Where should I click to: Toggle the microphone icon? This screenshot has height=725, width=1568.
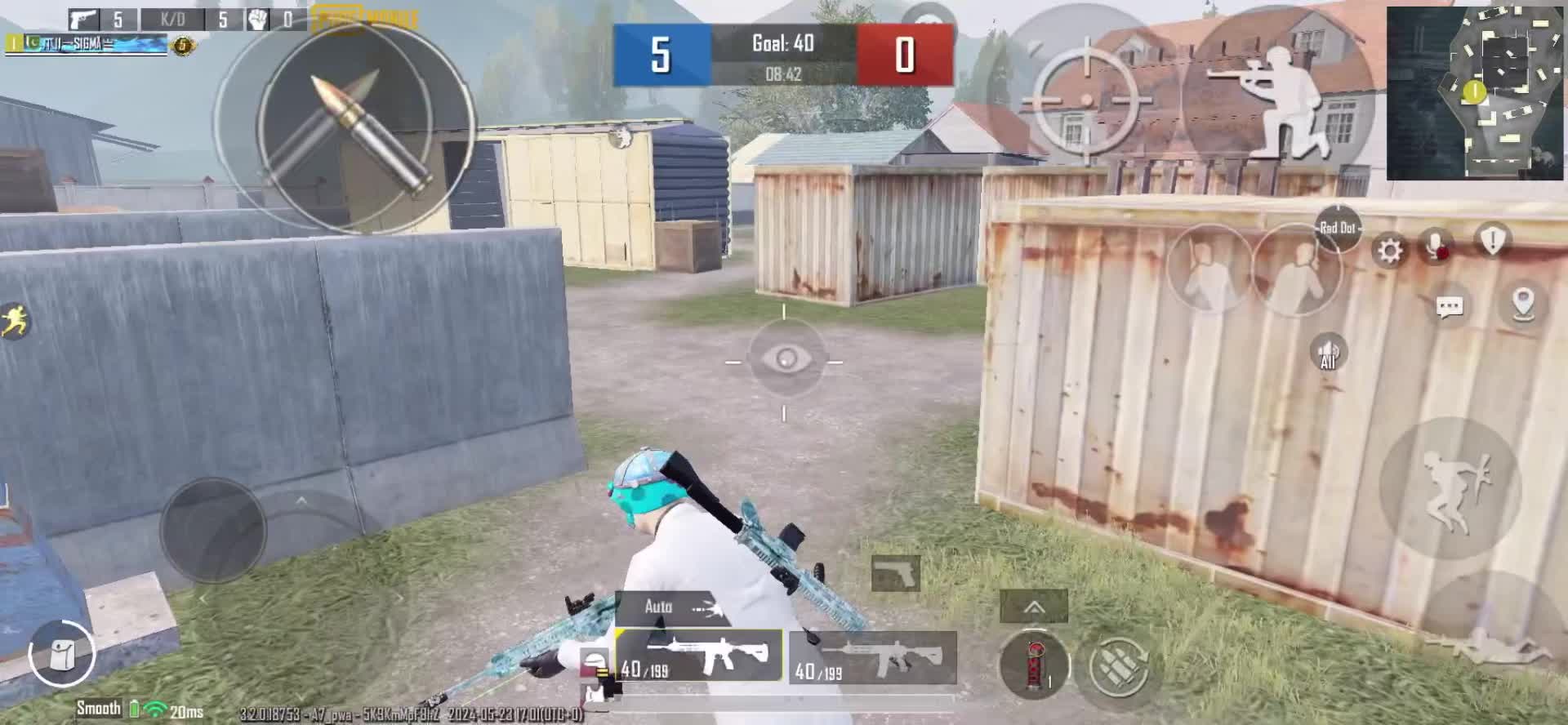pos(1437,246)
